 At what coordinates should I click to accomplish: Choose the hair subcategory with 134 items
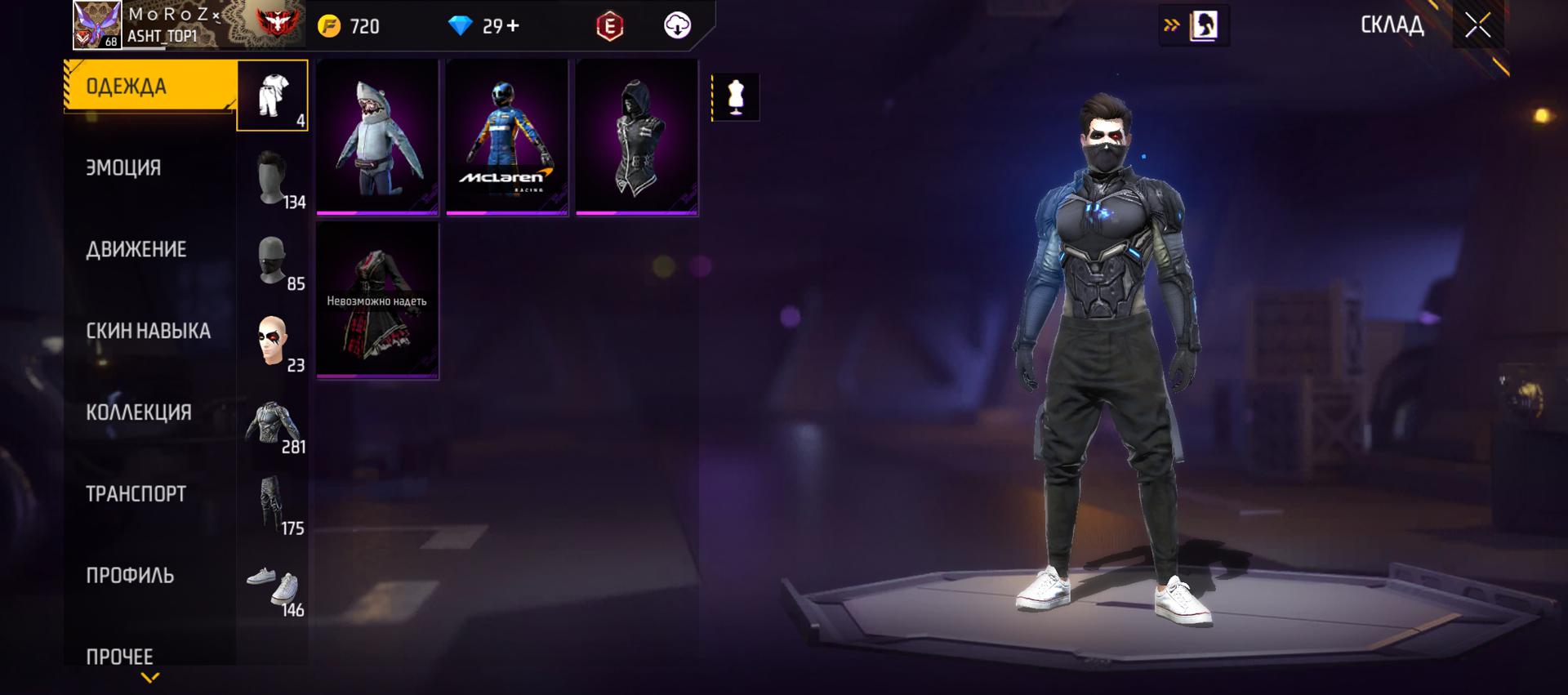(273, 177)
